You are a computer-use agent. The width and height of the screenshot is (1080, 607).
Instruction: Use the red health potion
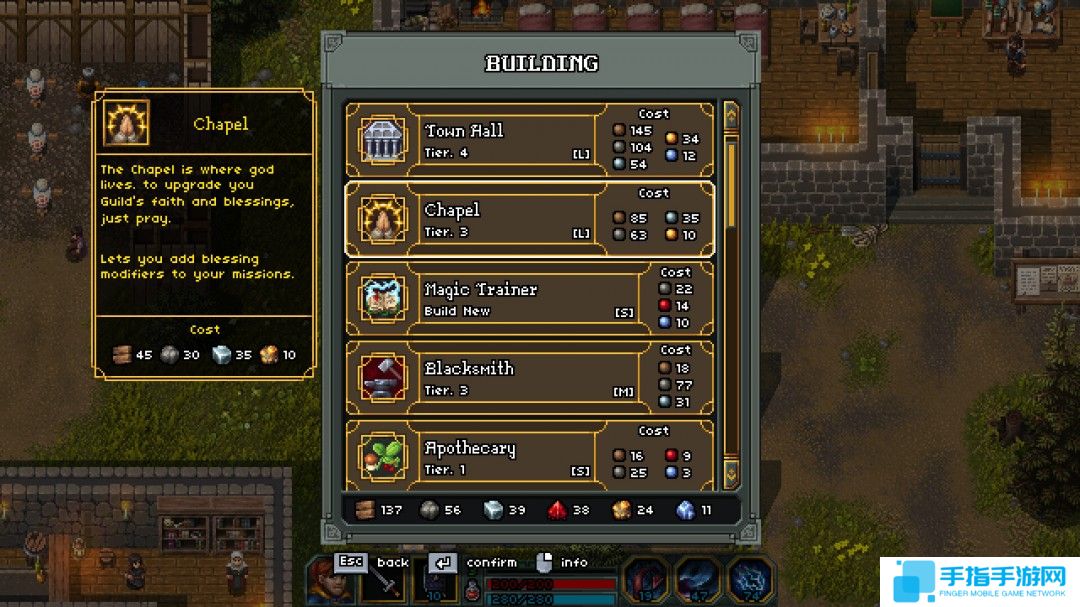coord(474,590)
